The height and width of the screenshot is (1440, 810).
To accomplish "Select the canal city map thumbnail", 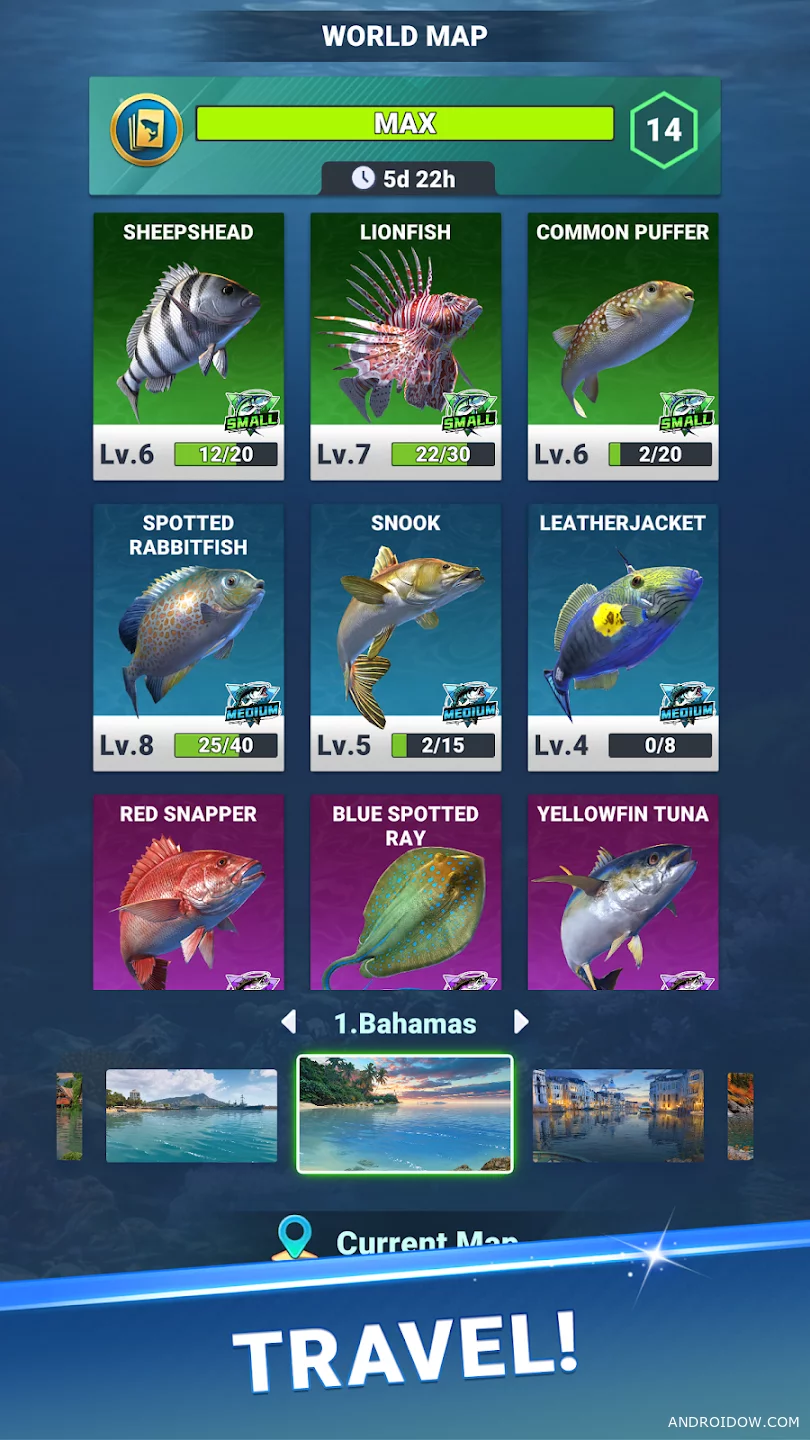I will (618, 1115).
